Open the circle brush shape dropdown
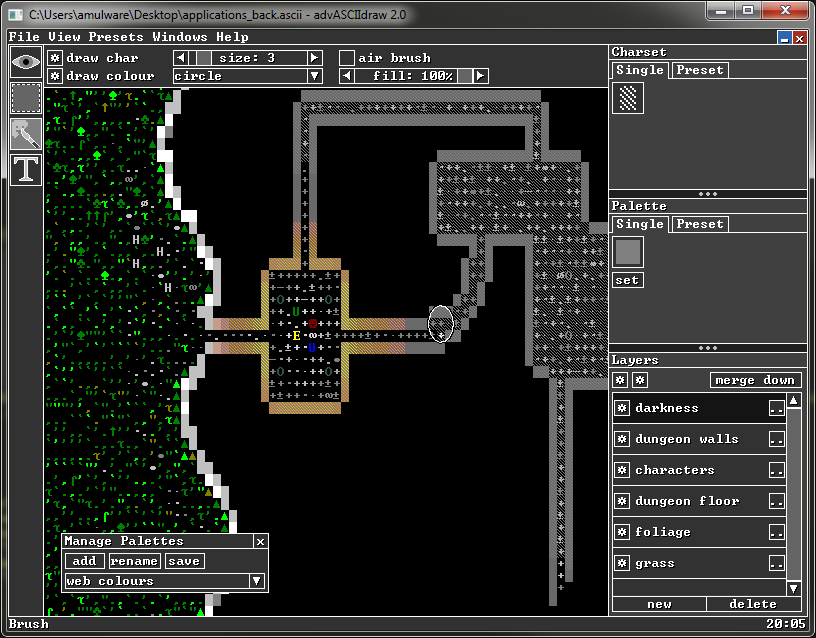816x638 pixels. click(314, 76)
